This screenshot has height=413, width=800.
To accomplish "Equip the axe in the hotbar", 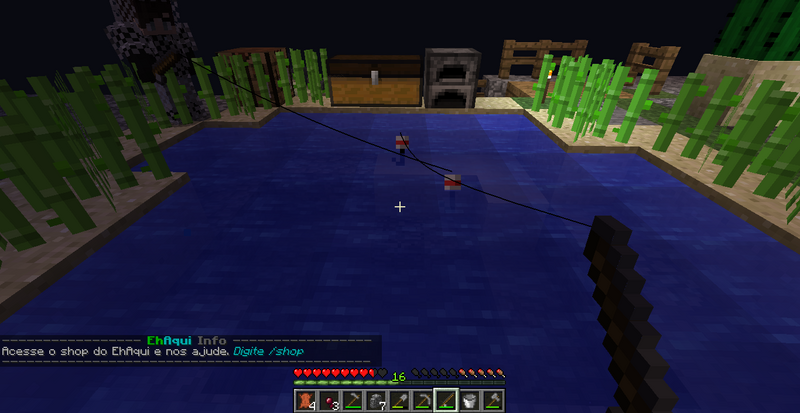I will [491, 400].
